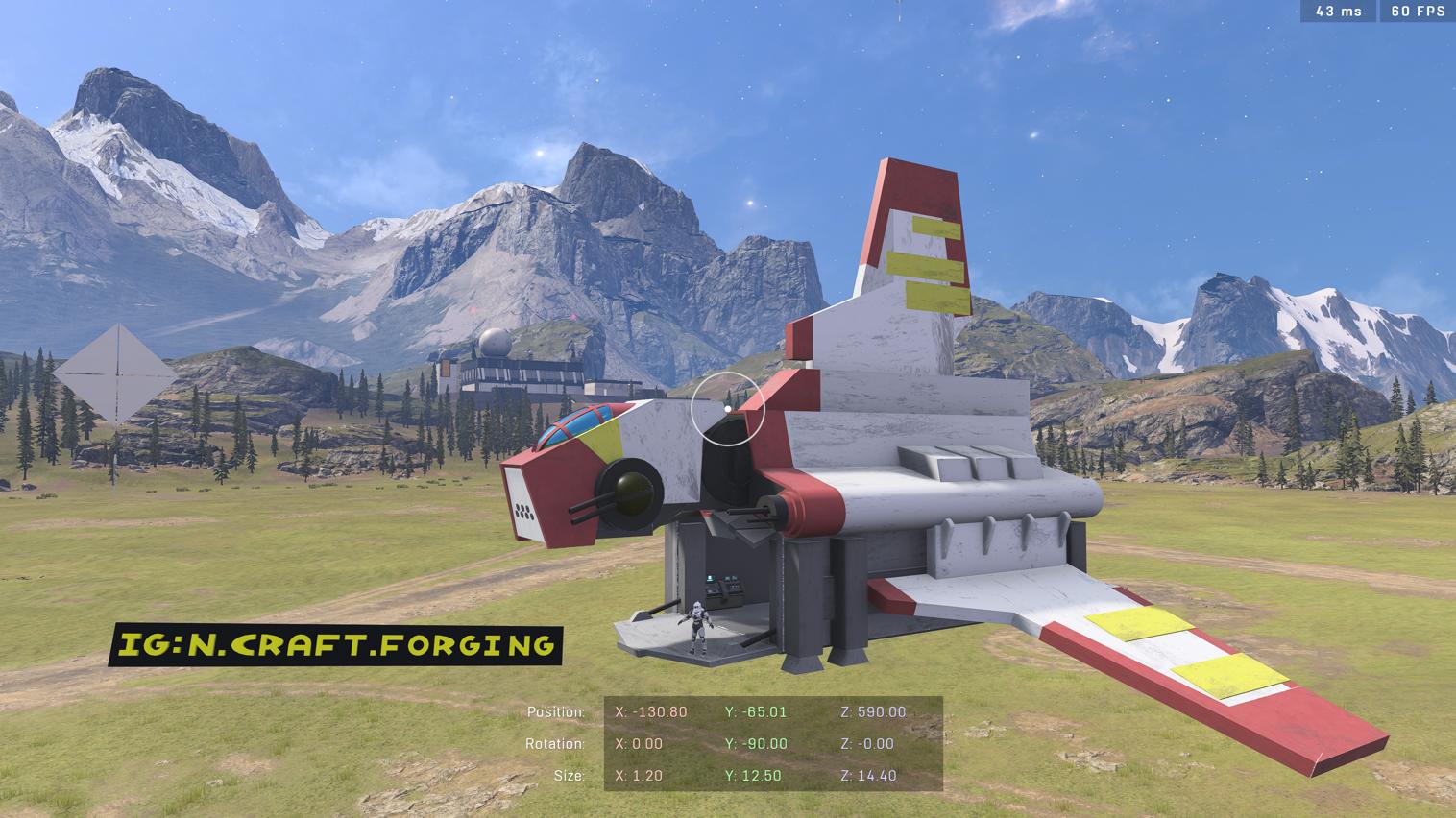Screen dimensions: 1456x818
Task: Expand the Rotation Y value showing -90.00
Action: [x=755, y=743]
